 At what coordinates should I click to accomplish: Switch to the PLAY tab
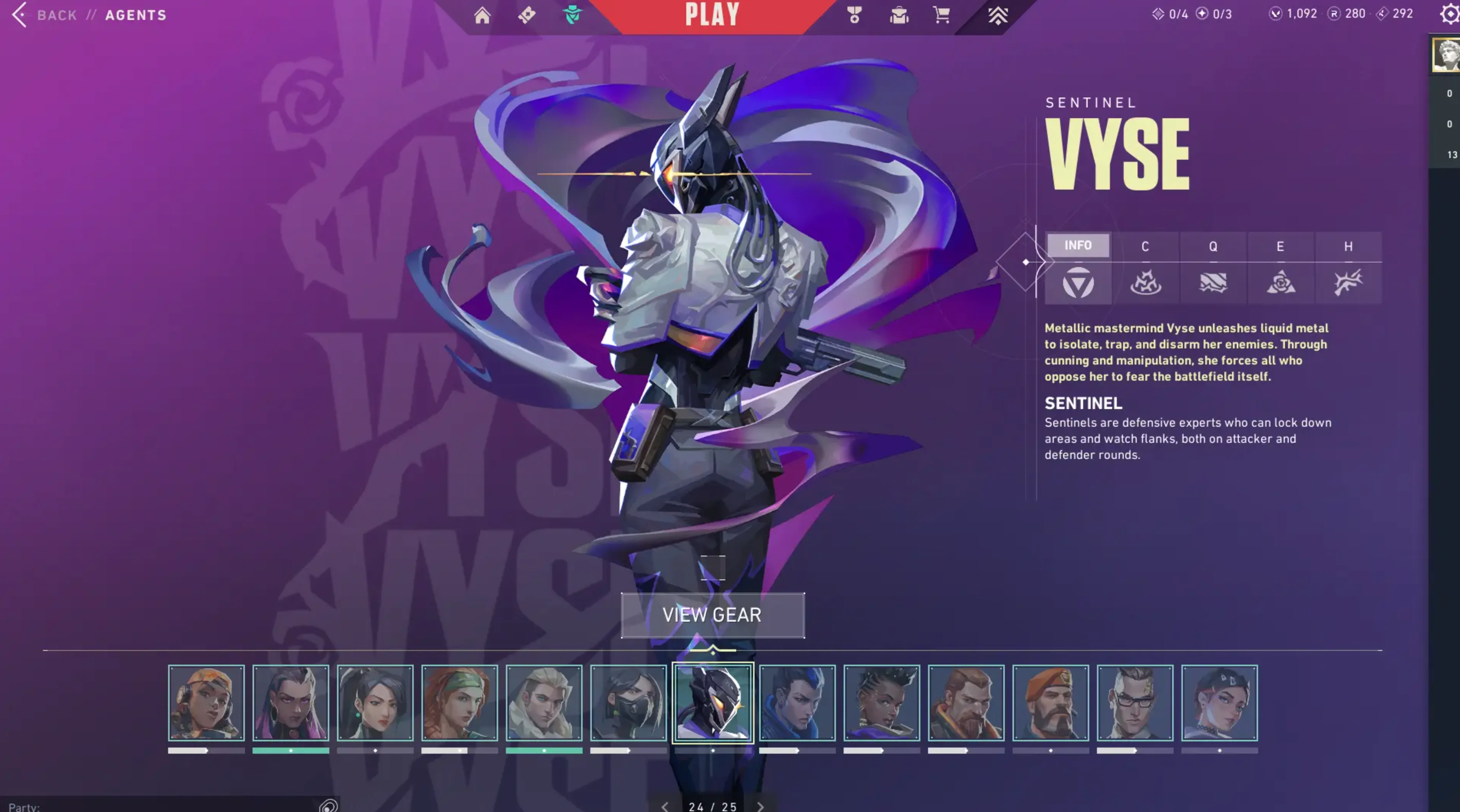712,14
